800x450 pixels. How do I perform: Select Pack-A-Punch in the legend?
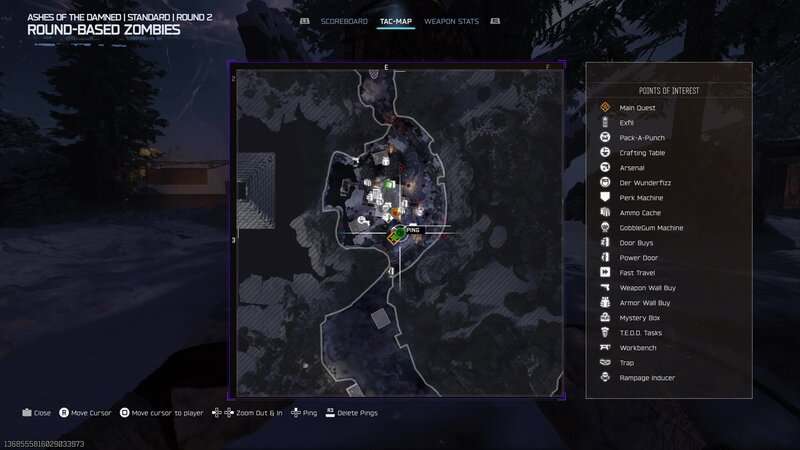[x=642, y=138]
